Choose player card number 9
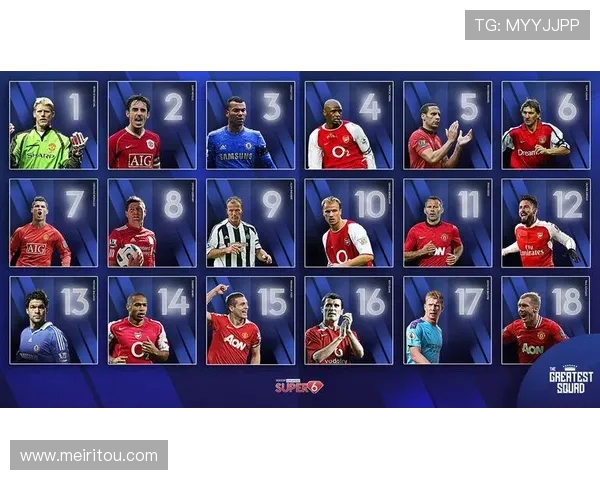This screenshot has width=600, height=480. click(250, 223)
